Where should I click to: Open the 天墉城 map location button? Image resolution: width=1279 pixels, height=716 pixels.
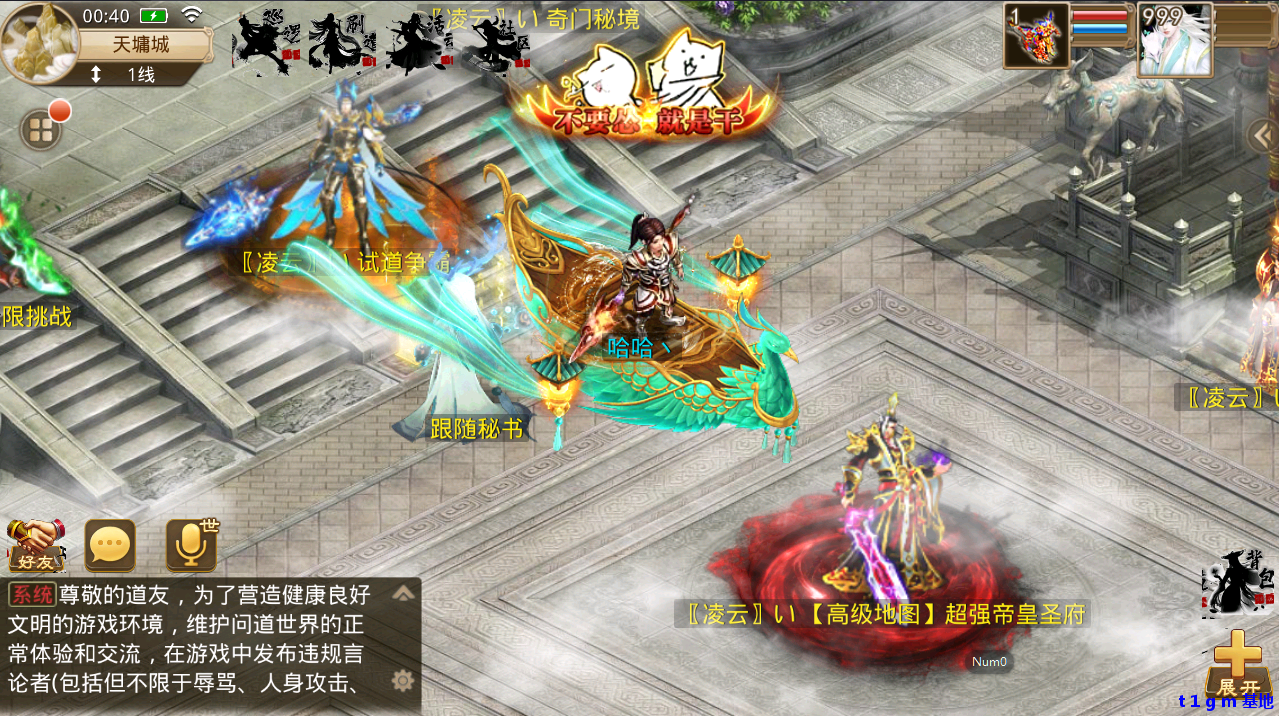(140, 46)
